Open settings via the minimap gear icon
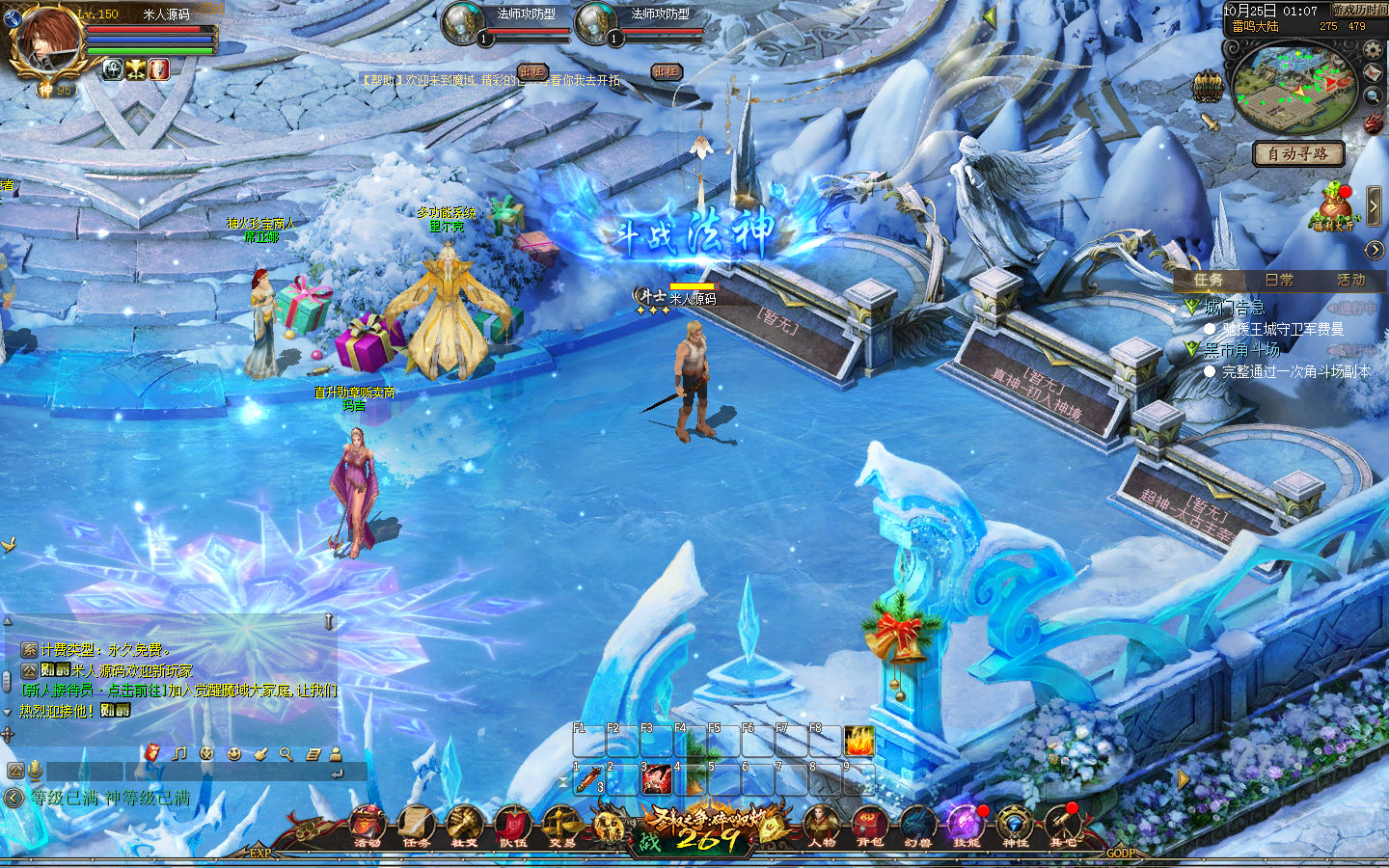 click(1373, 48)
